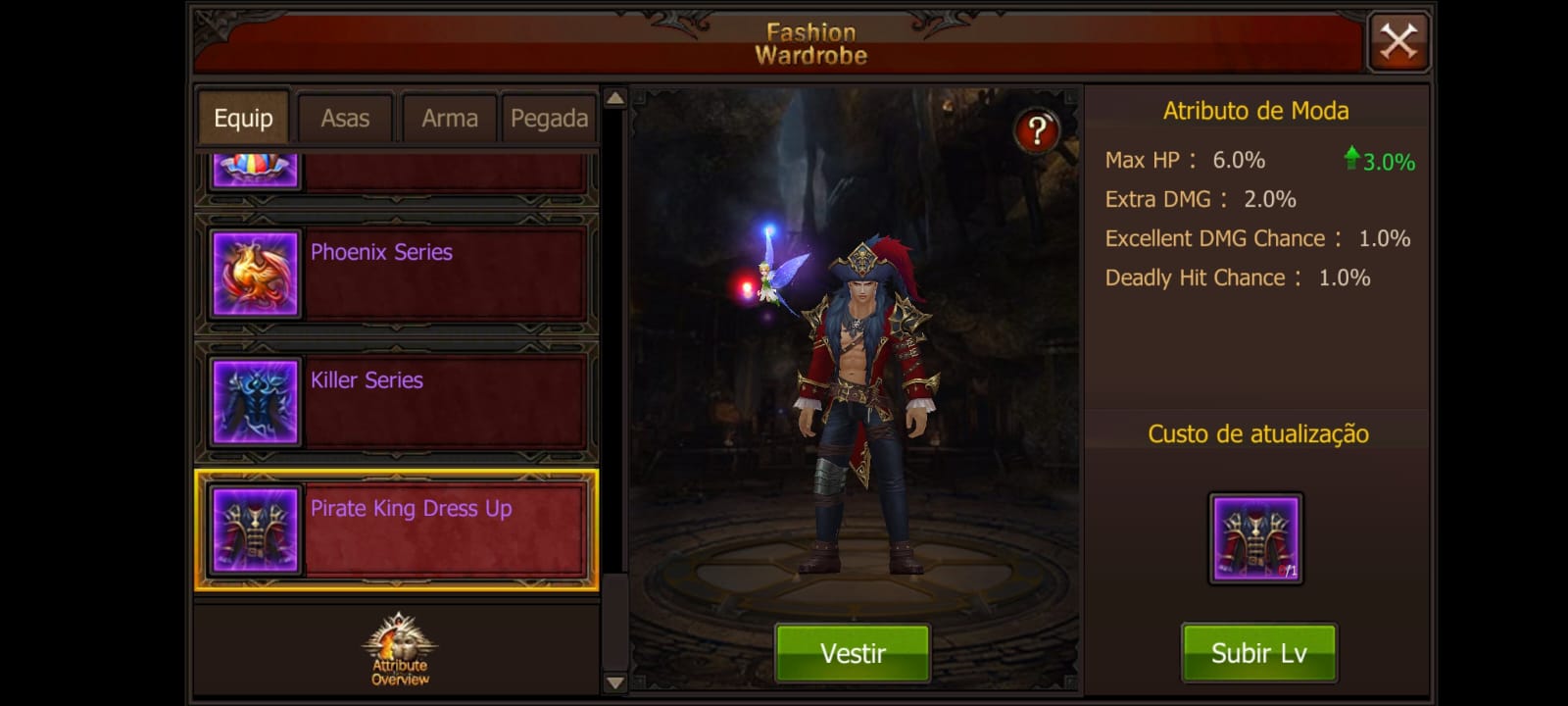1568x706 pixels.
Task: Show the Pegada tab
Action: (x=549, y=119)
